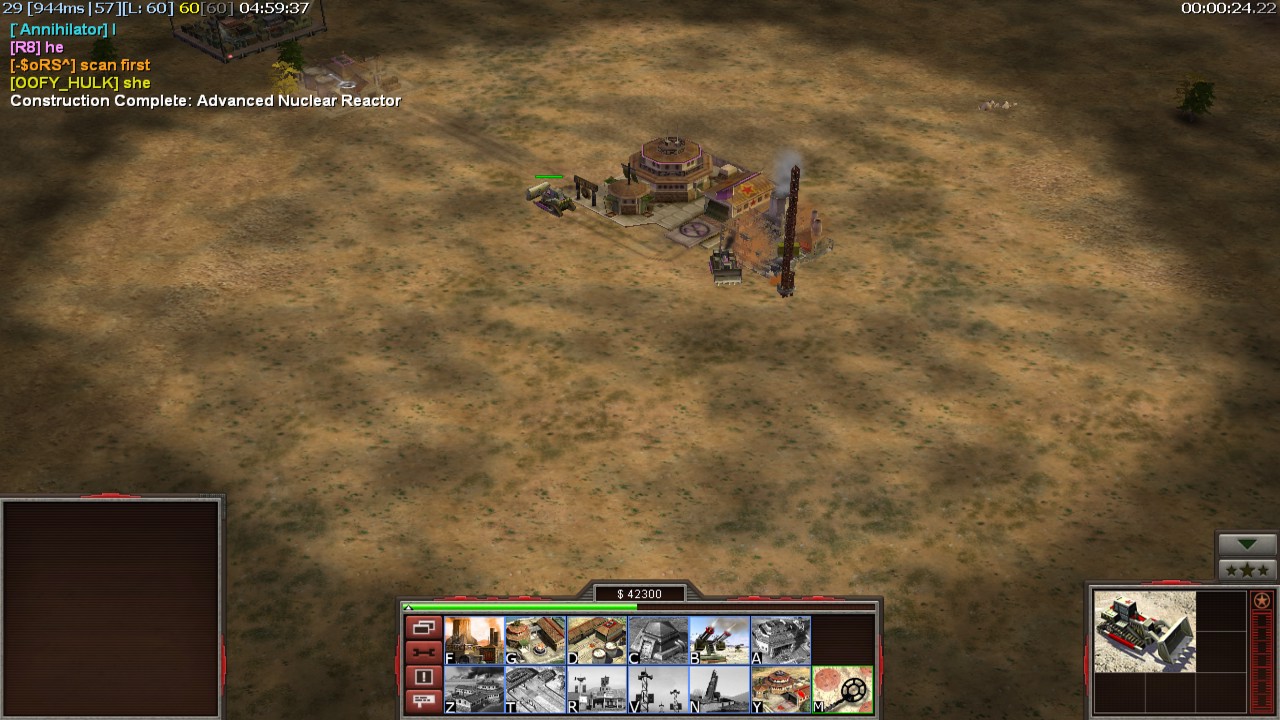Choose the Nuclear Missile silo icon (N)
This screenshot has width=1280, height=720.
[x=719, y=689]
